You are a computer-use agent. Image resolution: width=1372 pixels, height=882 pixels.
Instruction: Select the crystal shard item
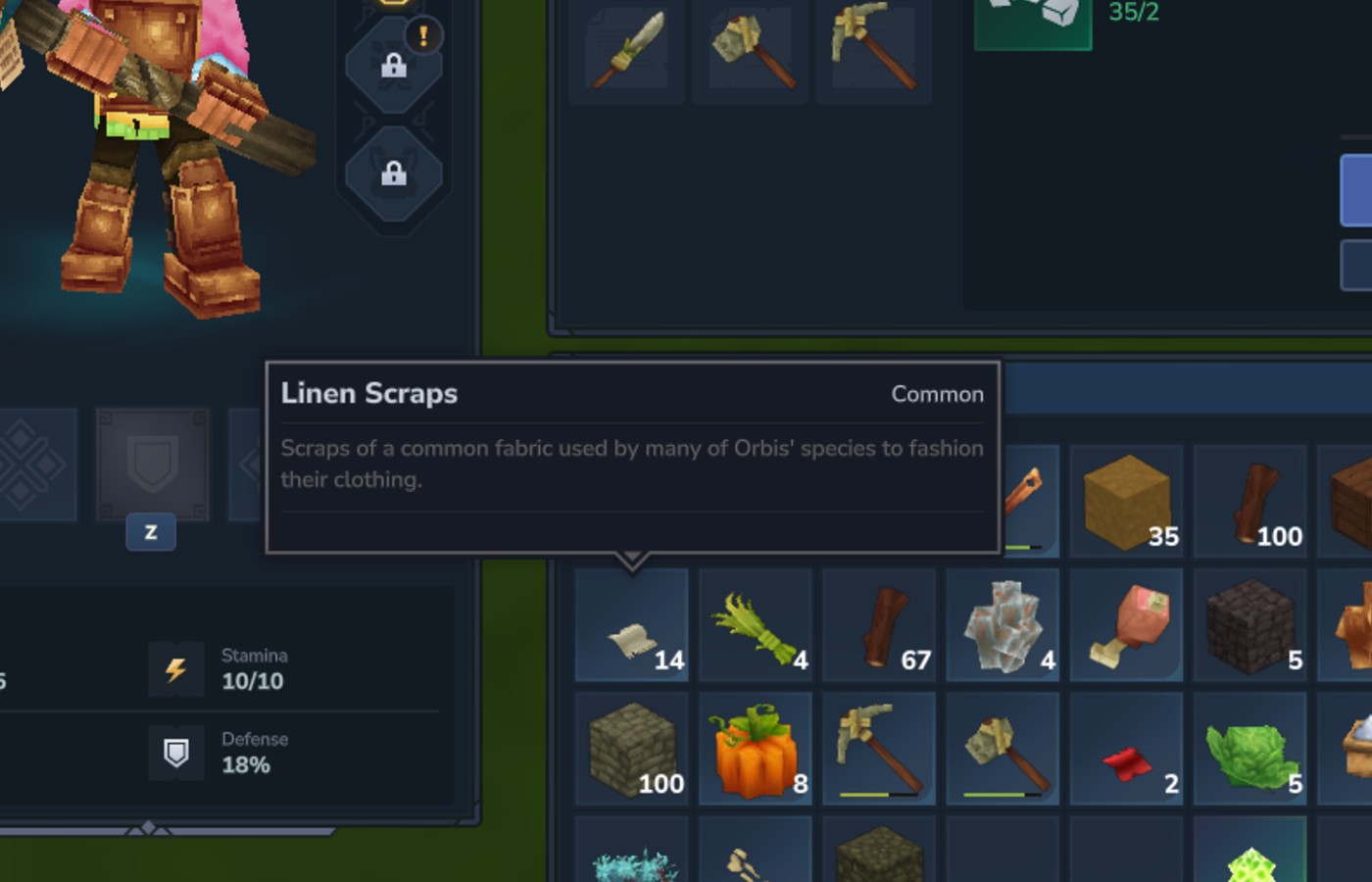tap(1003, 625)
